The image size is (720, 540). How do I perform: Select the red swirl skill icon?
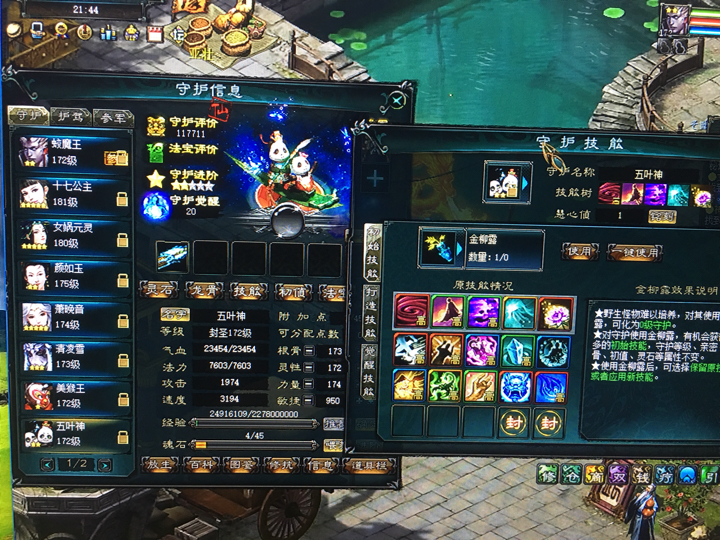click(410, 311)
